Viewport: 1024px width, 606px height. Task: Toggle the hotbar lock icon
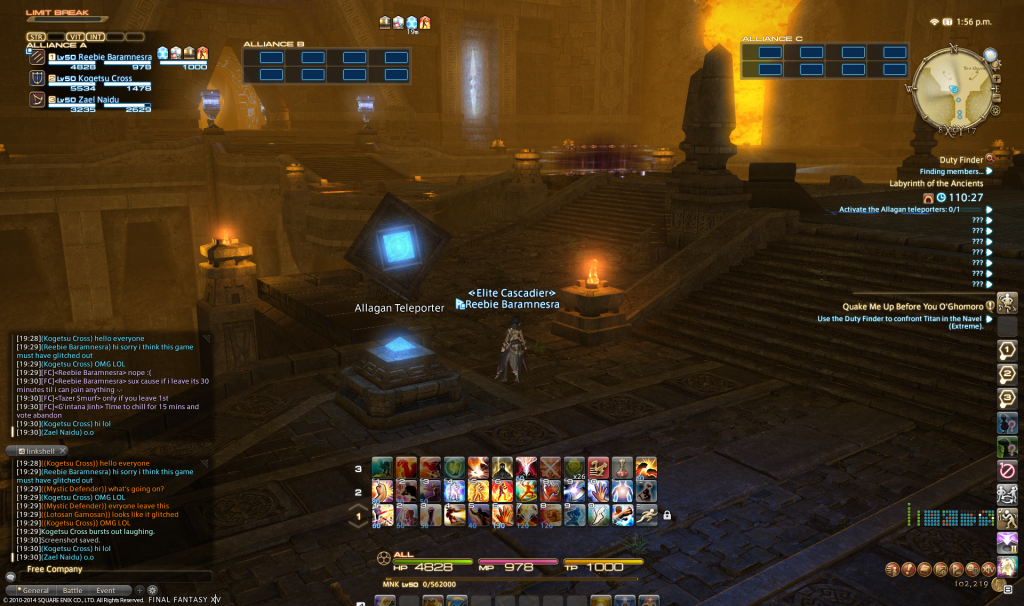667,516
